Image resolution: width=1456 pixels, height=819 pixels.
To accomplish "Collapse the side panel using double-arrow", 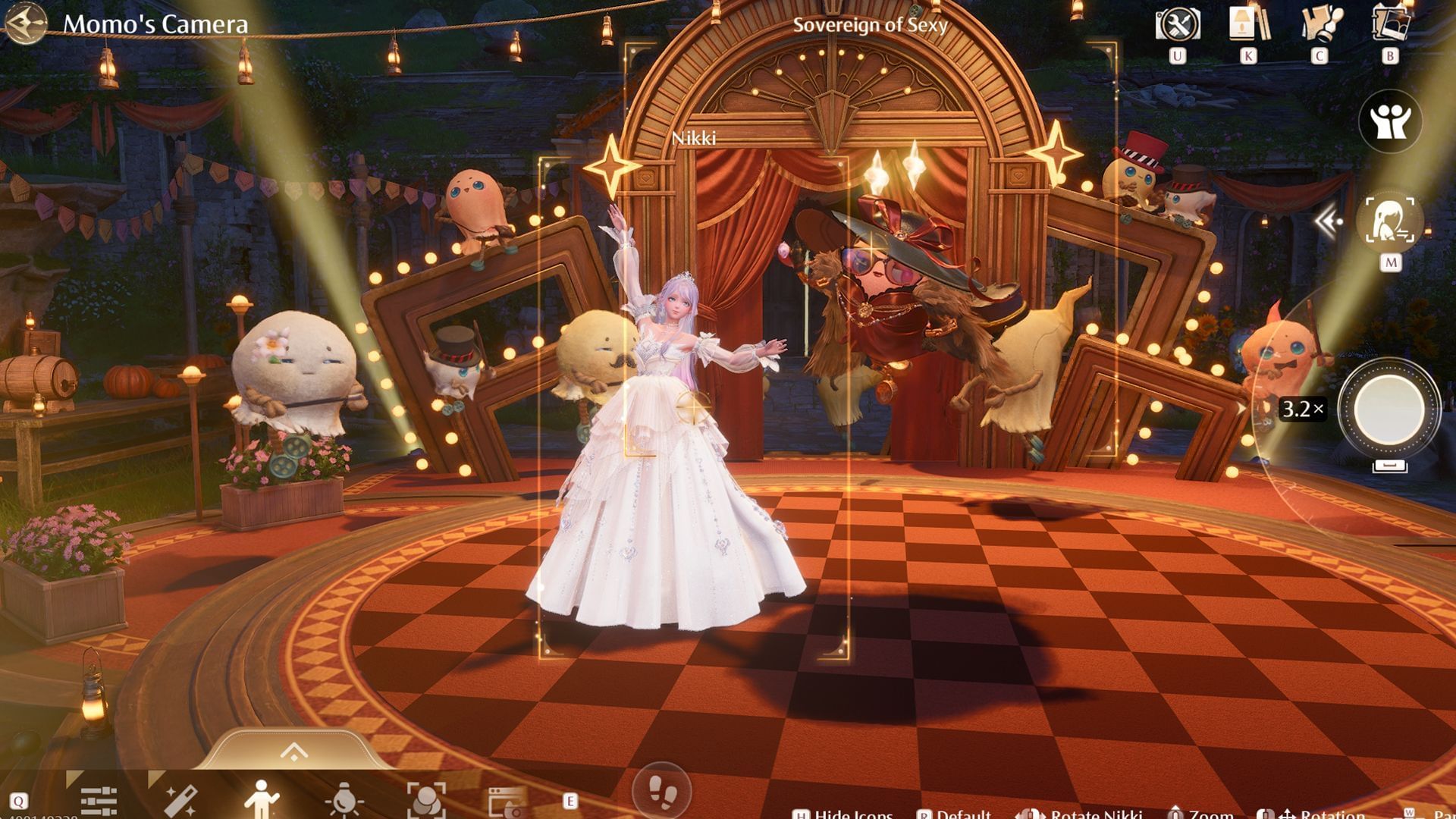I will pyautogui.click(x=1328, y=221).
